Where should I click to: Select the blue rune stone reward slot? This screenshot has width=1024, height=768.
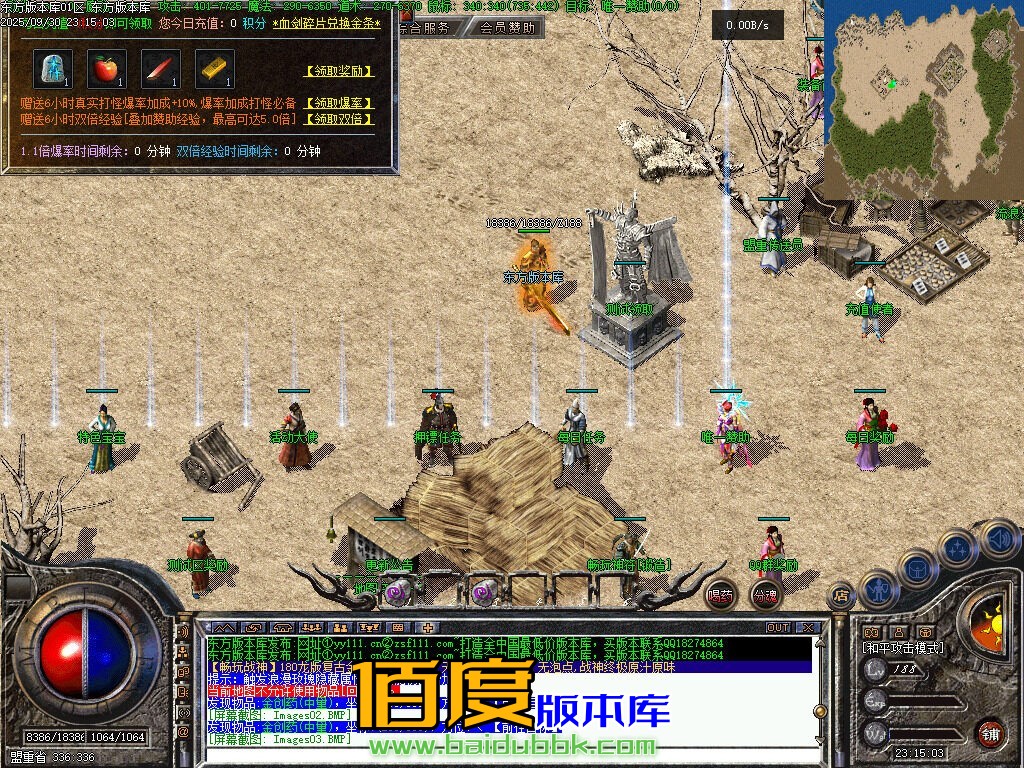(x=52, y=69)
